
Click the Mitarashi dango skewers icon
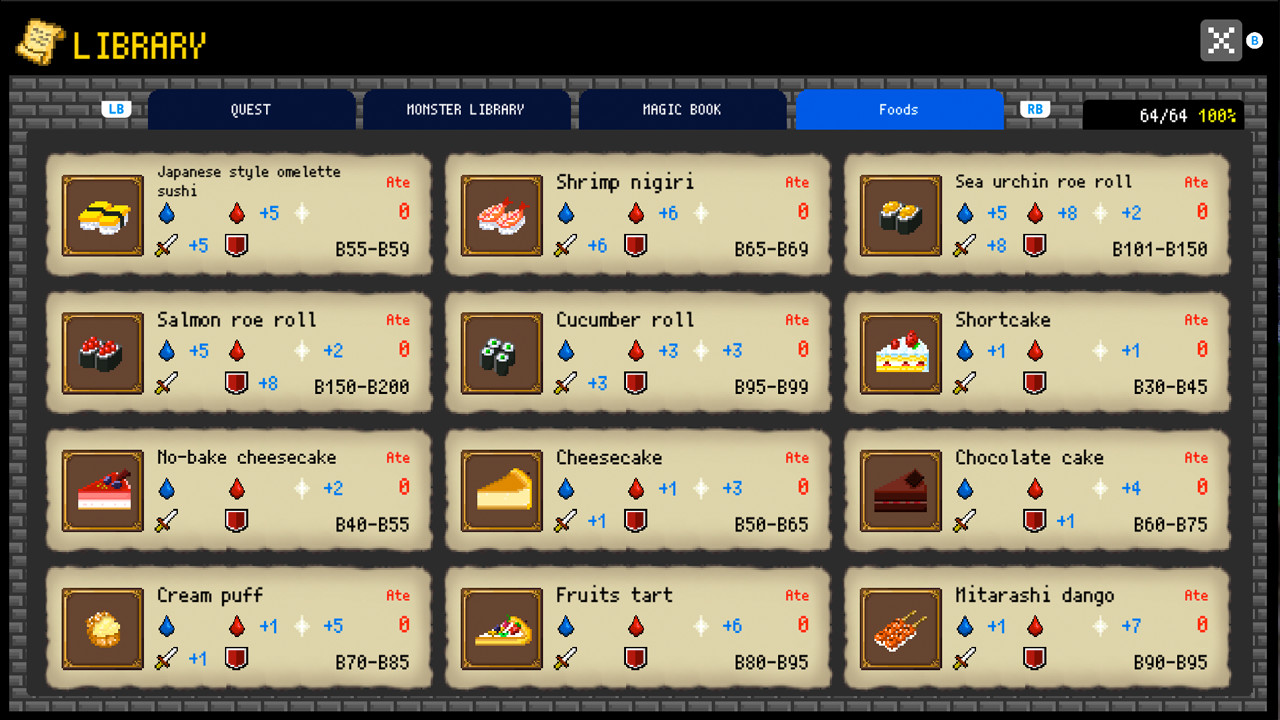(x=900, y=628)
